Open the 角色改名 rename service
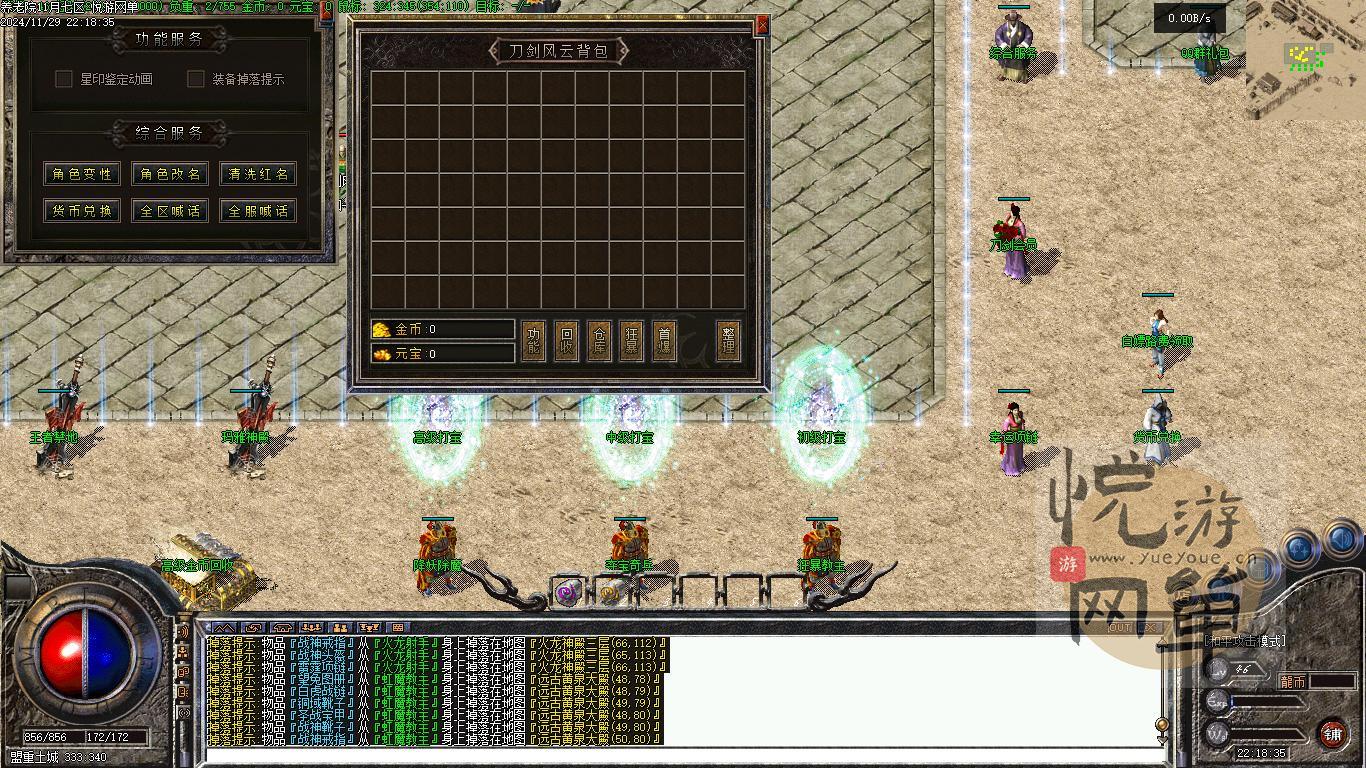Screen dimensions: 1366x768 click(x=170, y=174)
